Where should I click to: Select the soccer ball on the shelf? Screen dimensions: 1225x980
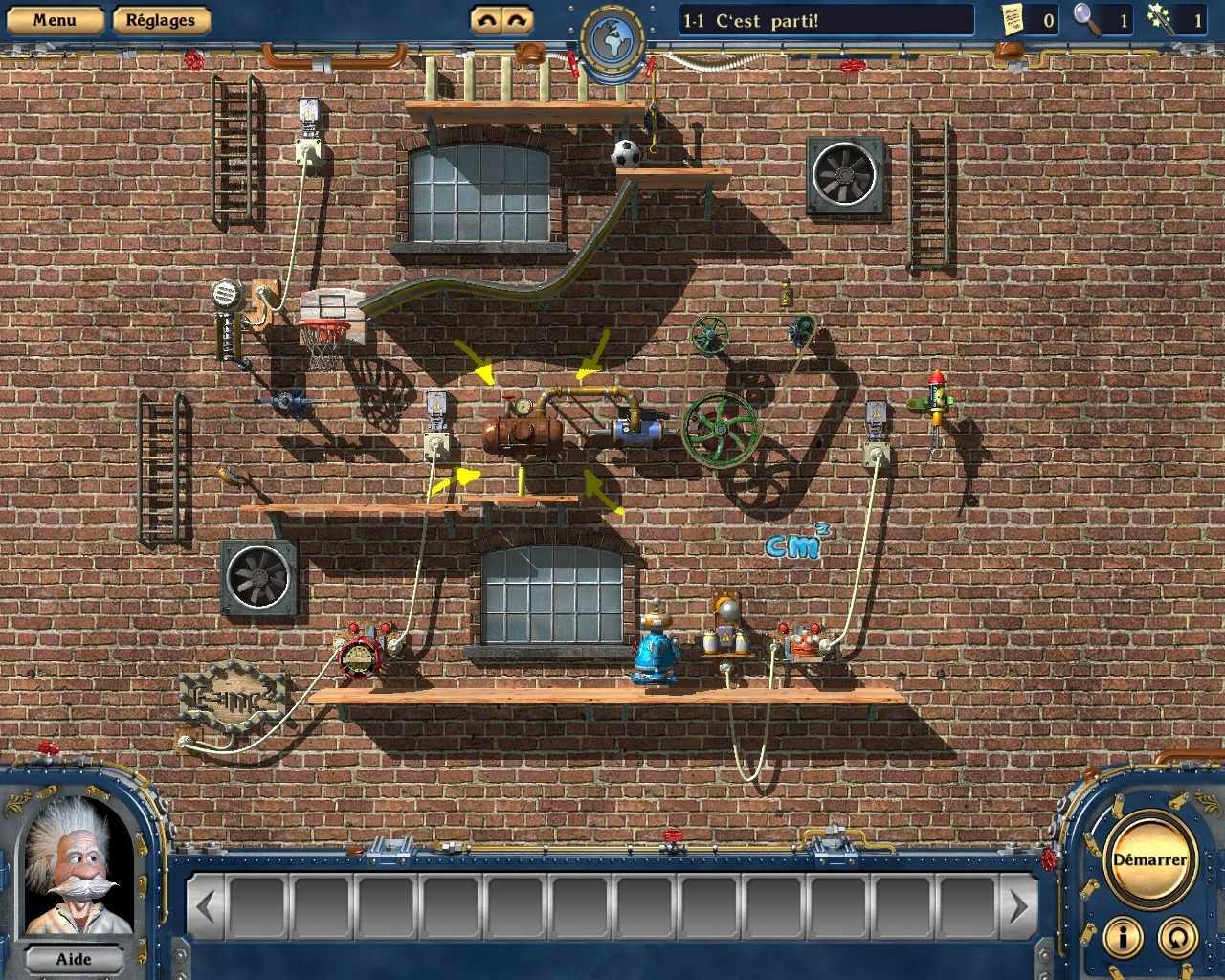[x=627, y=153]
